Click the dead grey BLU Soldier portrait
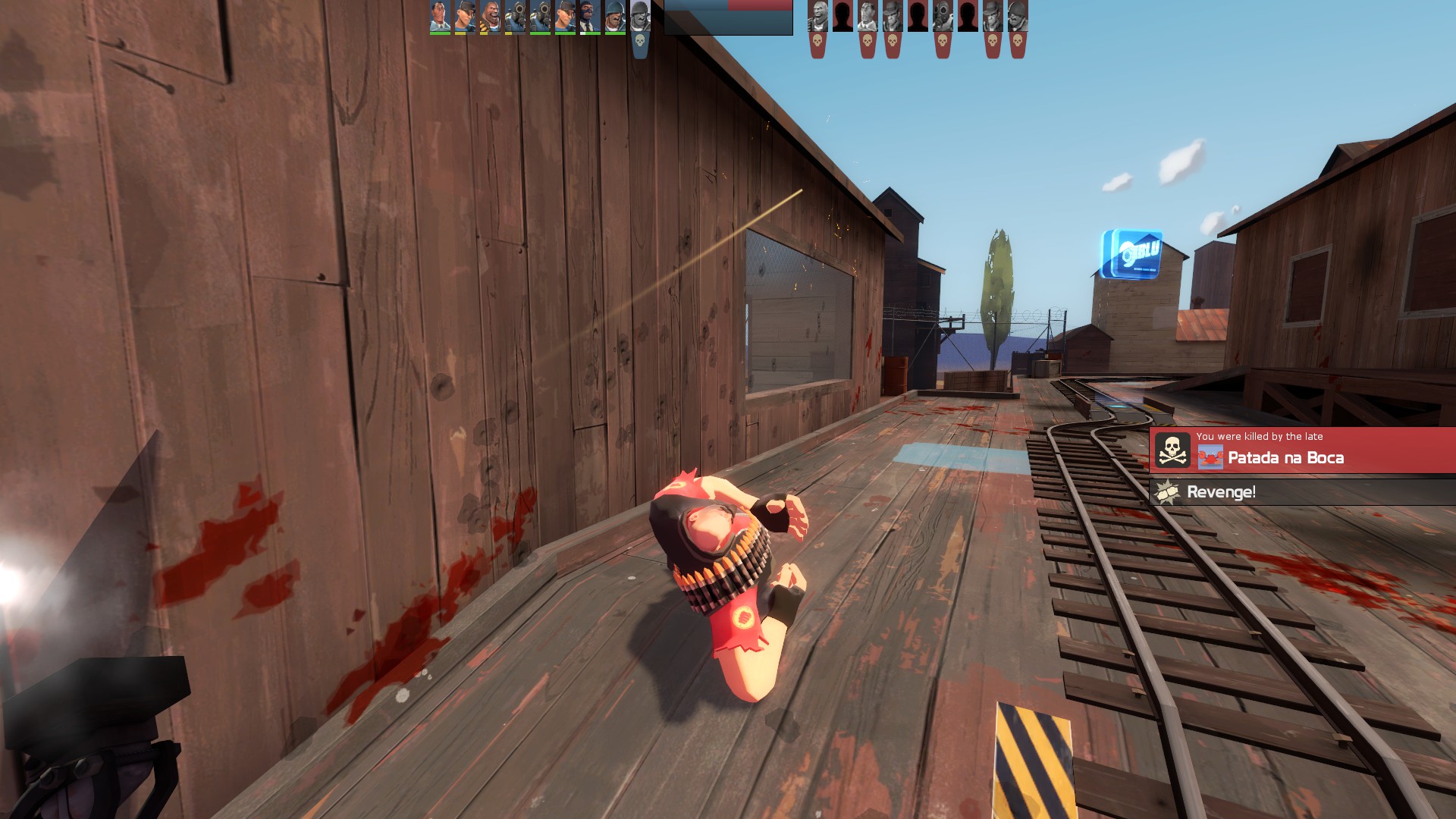Screen dimensions: 1456x819 pyautogui.click(x=640, y=17)
